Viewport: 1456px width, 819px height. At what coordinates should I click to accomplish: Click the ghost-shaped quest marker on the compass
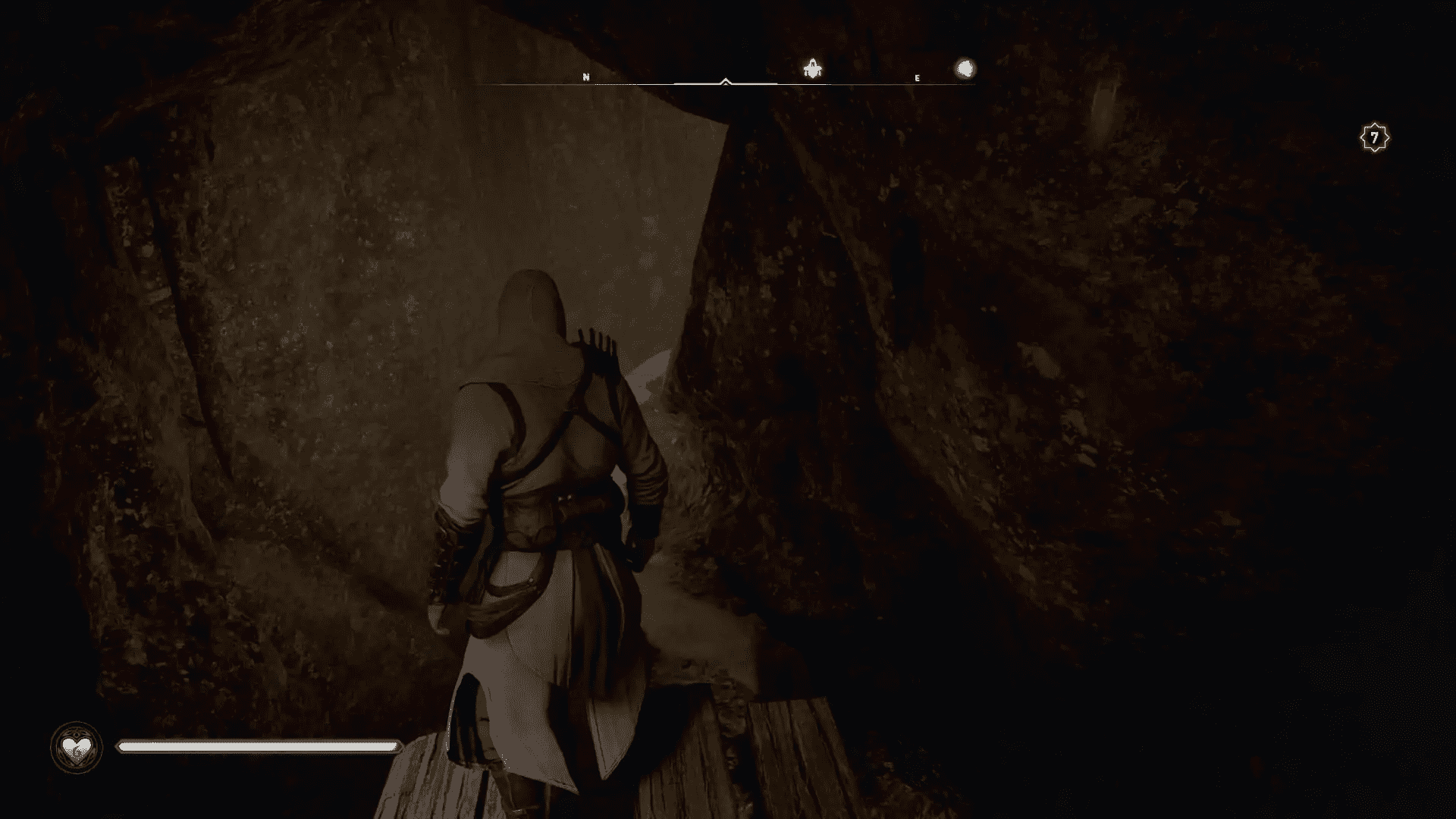pos(812,69)
